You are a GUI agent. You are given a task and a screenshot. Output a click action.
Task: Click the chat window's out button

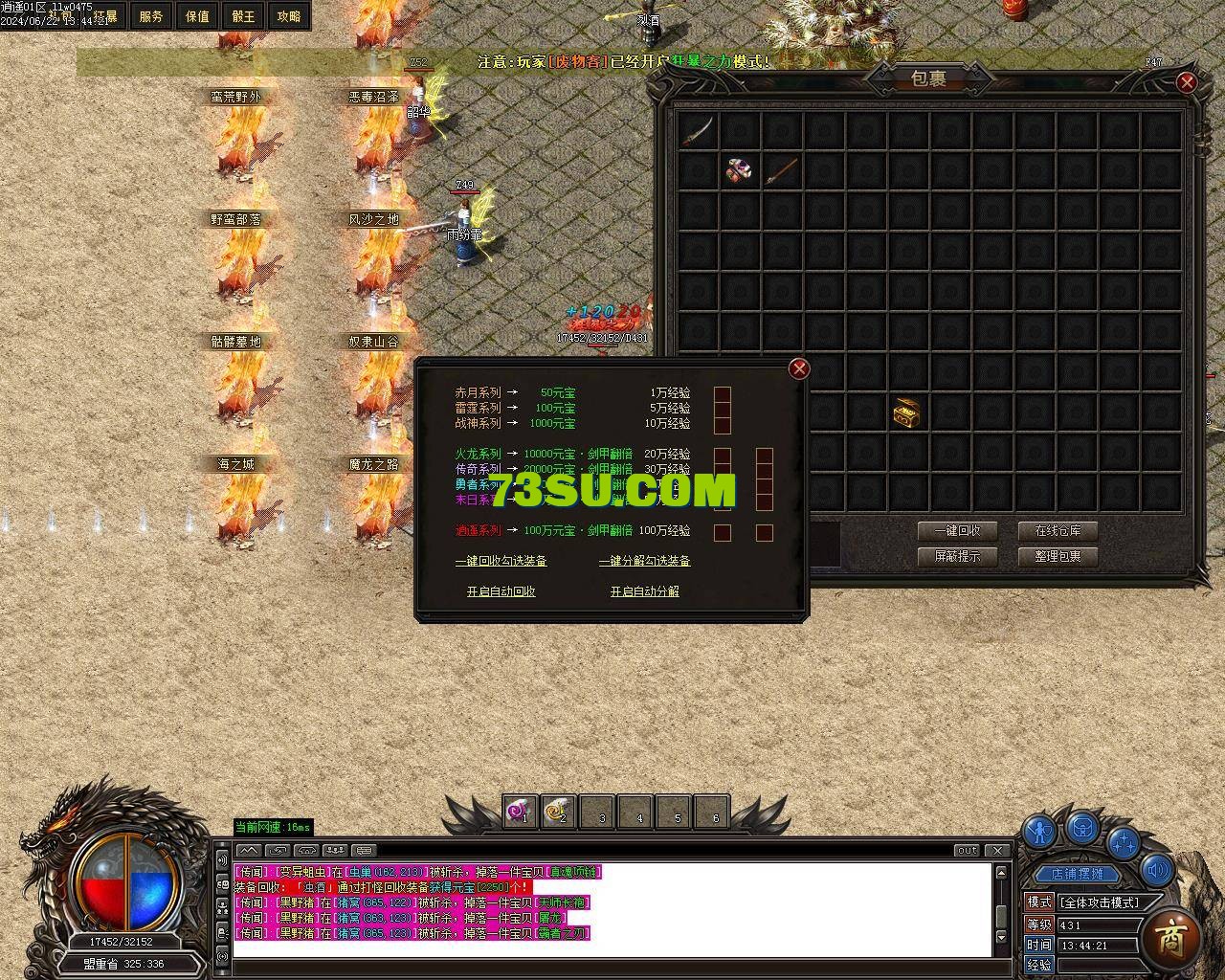(x=967, y=850)
